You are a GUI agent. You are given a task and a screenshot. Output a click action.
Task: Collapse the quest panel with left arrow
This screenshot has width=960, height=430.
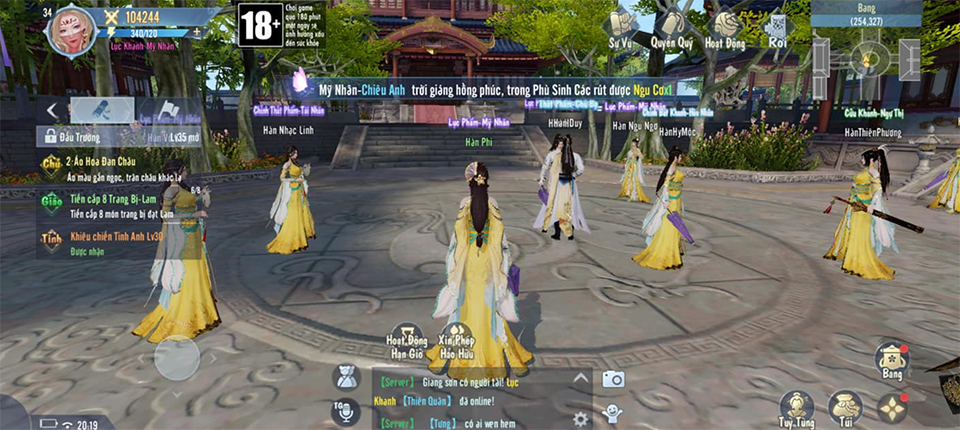[x=51, y=108]
